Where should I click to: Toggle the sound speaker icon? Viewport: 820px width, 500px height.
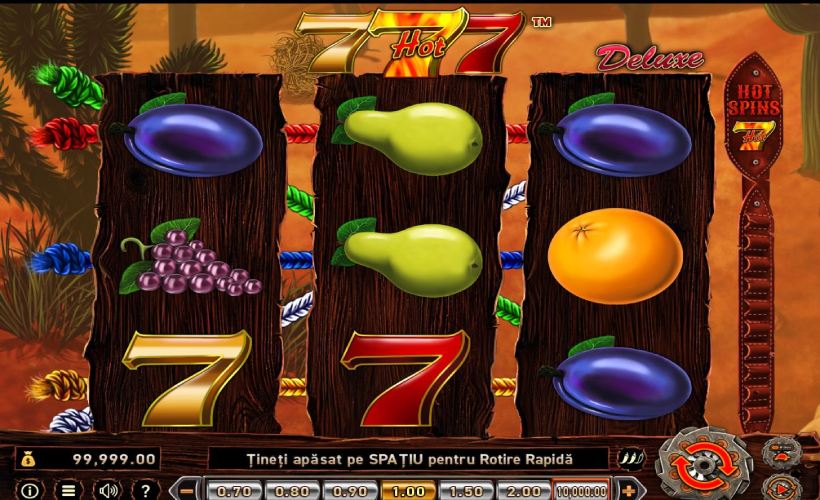tap(106, 490)
